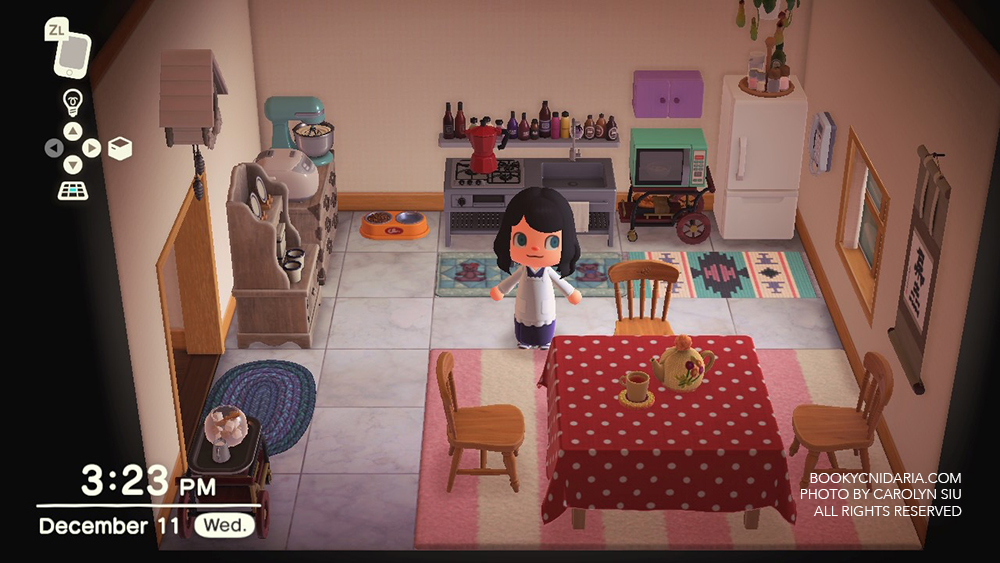This screenshot has width=1000, height=563.
Task: Toggle the lightbulb room lighting icon
Action: click(72, 101)
